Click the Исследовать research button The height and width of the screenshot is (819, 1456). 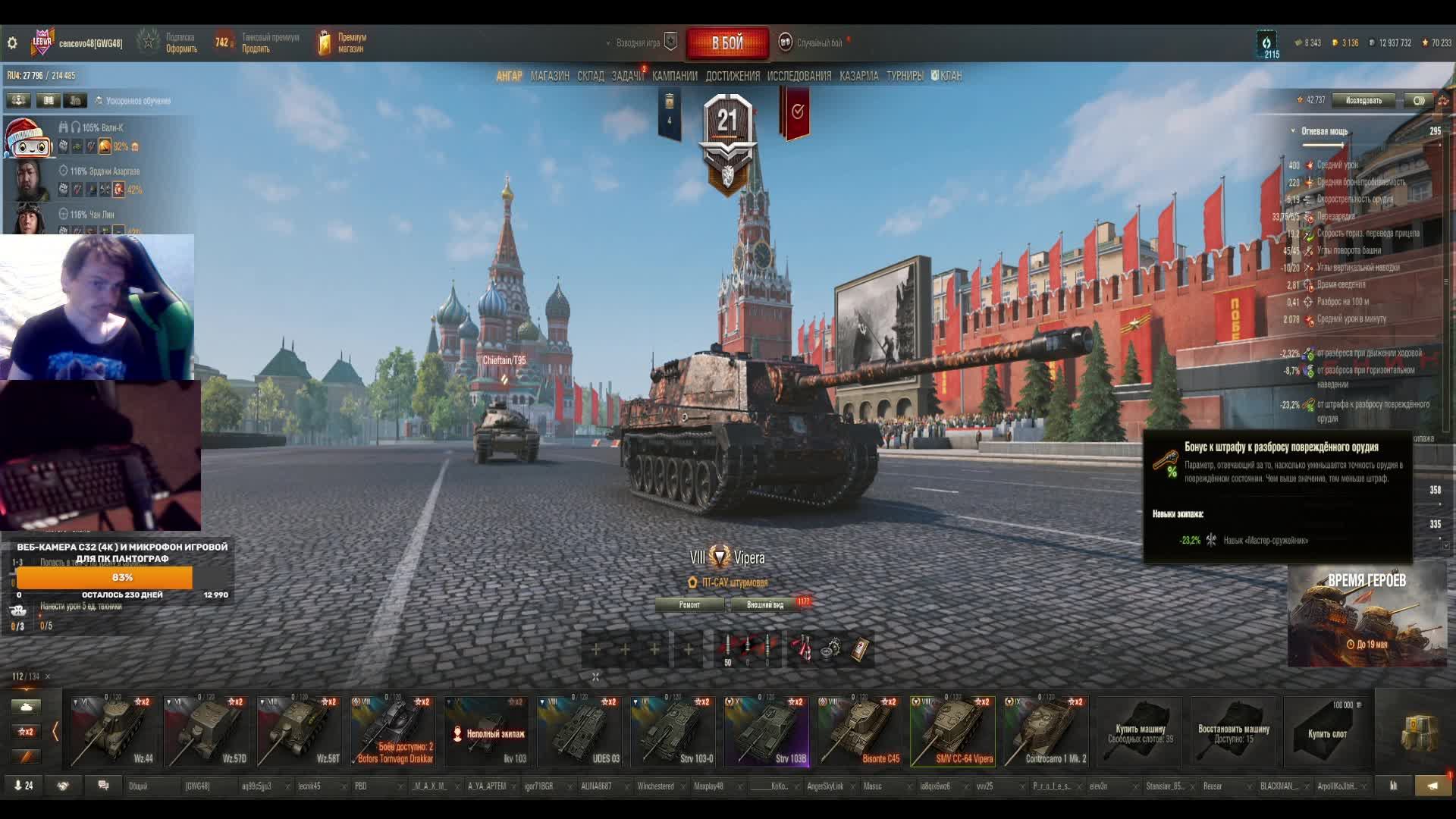point(1363,100)
